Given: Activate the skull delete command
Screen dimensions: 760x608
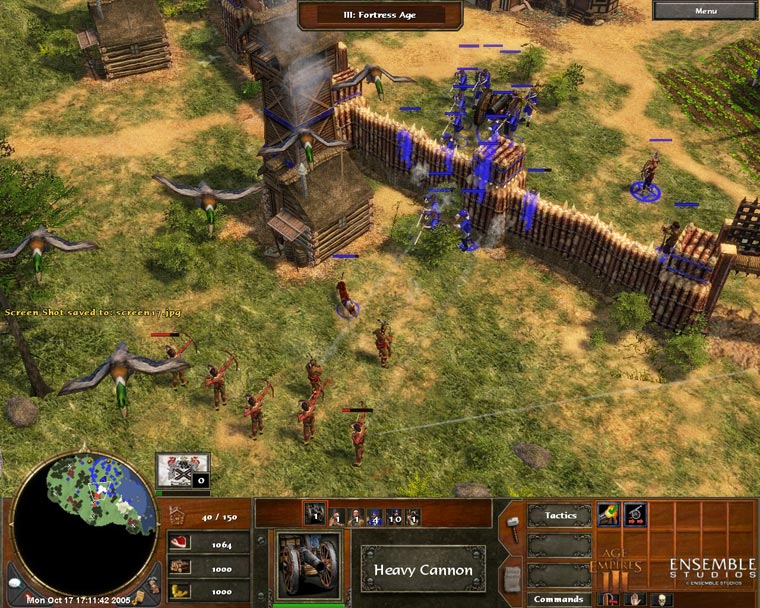Looking at the screenshot, I should click(x=660, y=599).
